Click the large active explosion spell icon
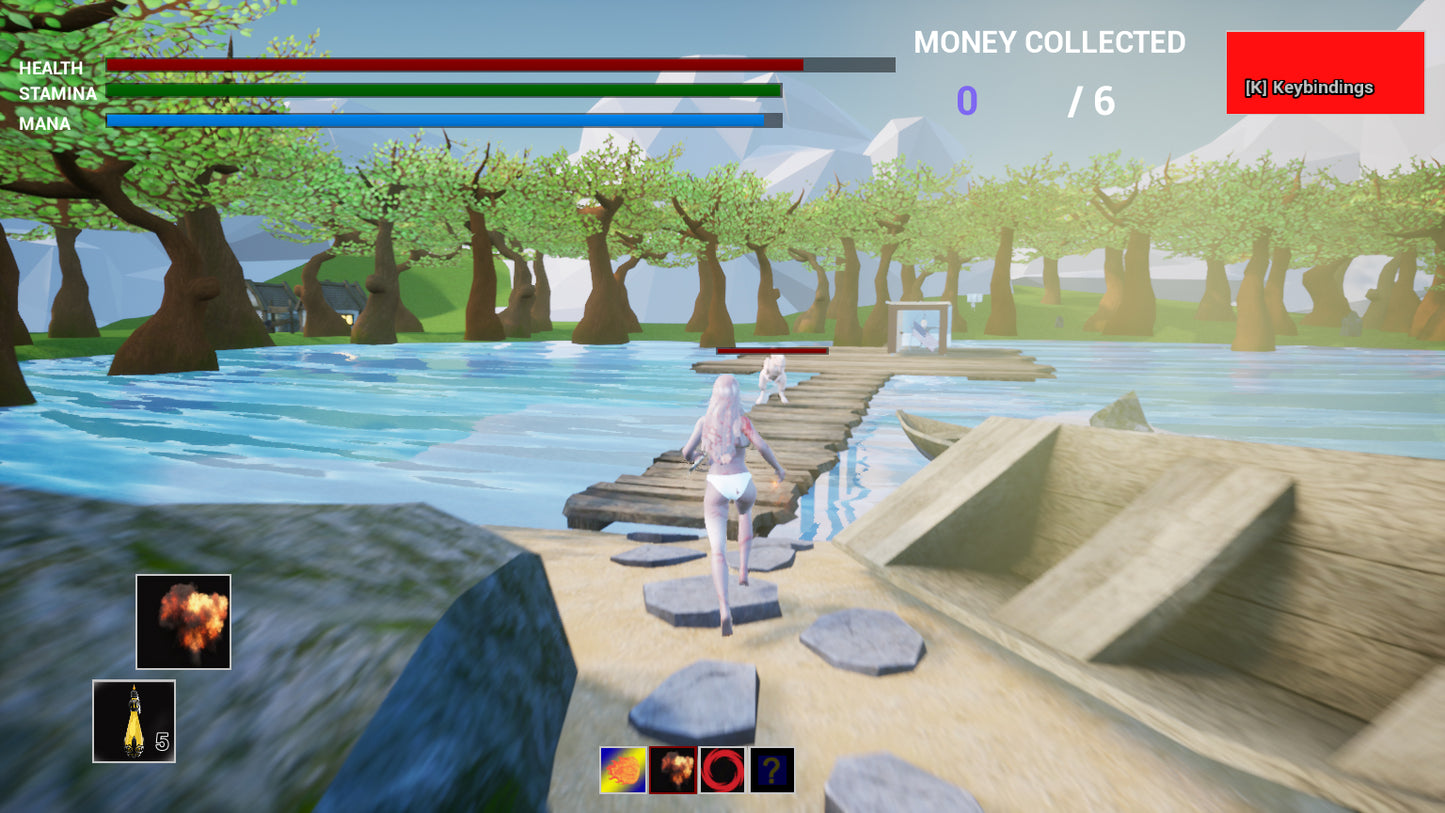This screenshot has width=1445, height=813. [184, 621]
